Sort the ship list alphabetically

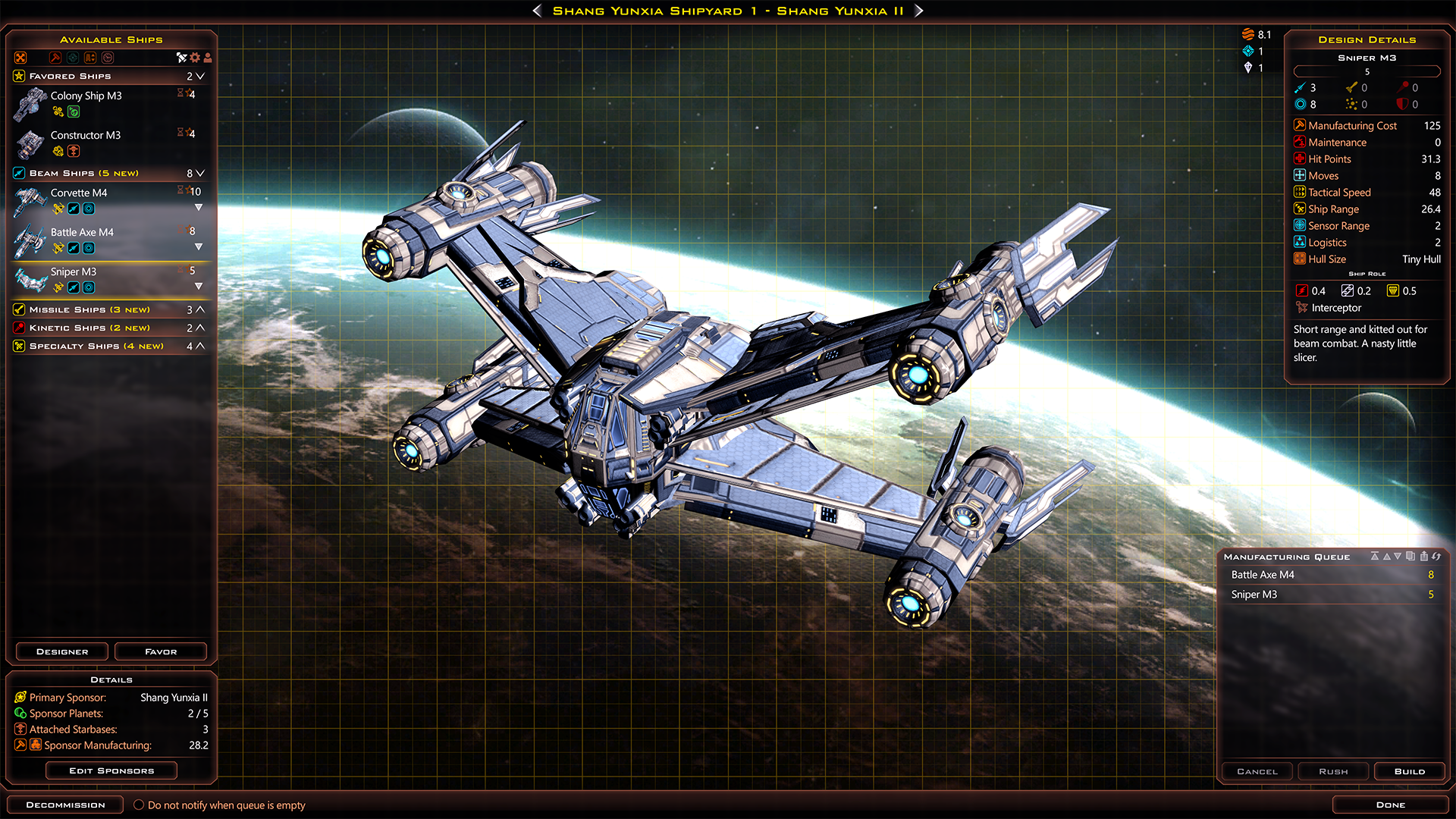click(89, 58)
